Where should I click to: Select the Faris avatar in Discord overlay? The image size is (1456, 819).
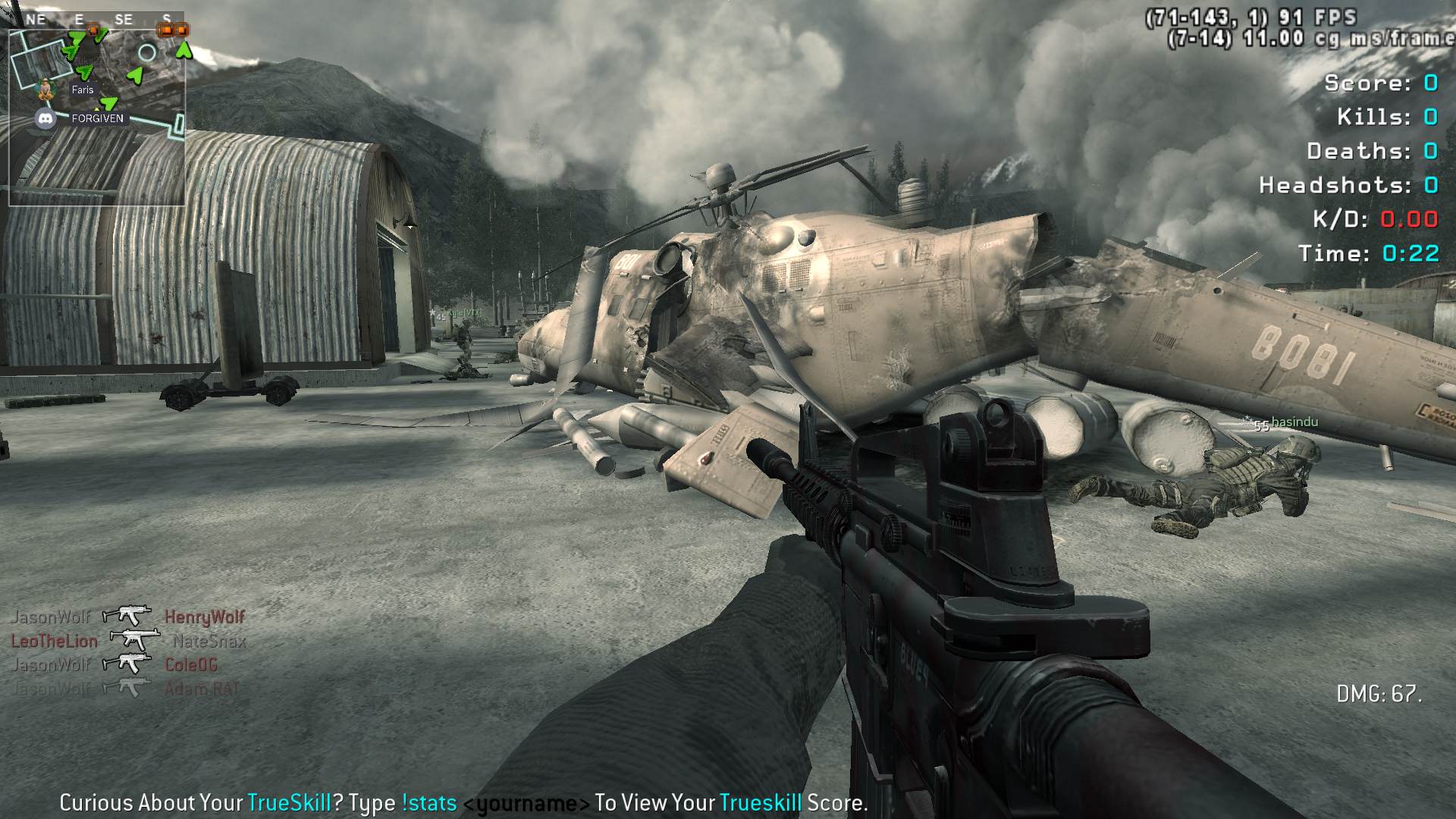pyautogui.click(x=47, y=89)
